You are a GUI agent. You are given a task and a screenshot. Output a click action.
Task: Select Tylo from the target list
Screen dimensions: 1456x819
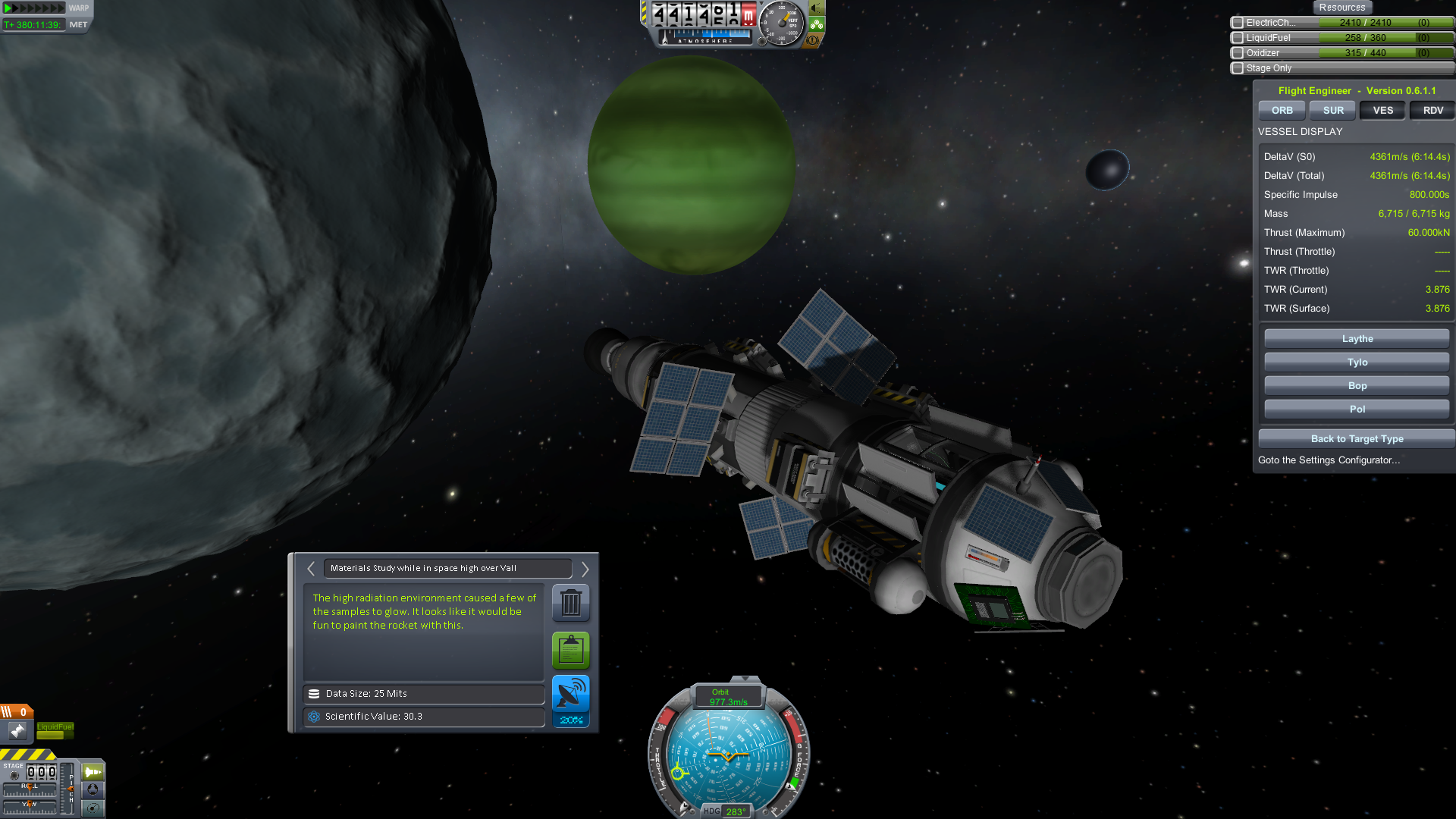tap(1357, 362)
